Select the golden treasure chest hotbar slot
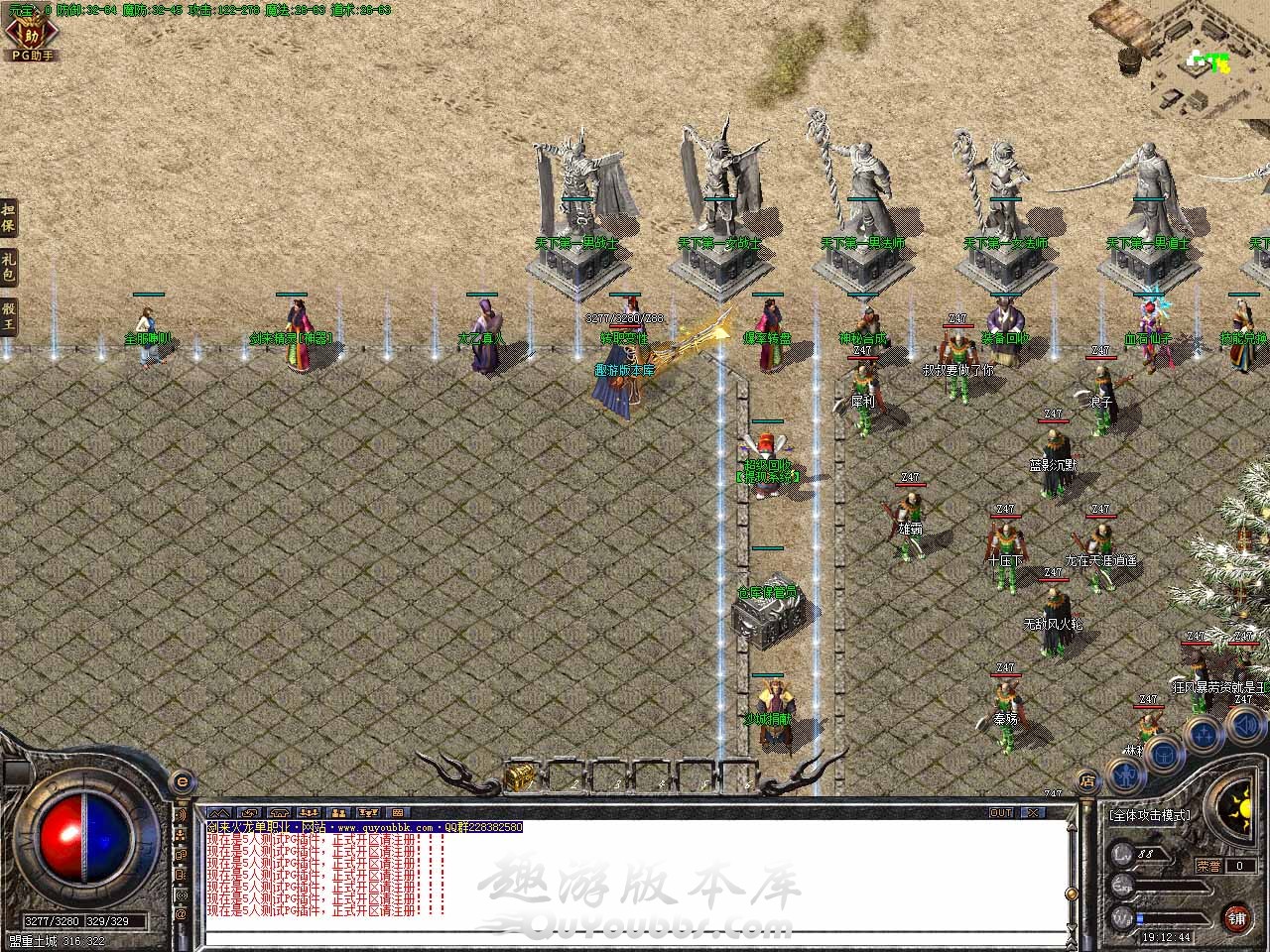Screen dimensions: 1270x952 point(519,776)
